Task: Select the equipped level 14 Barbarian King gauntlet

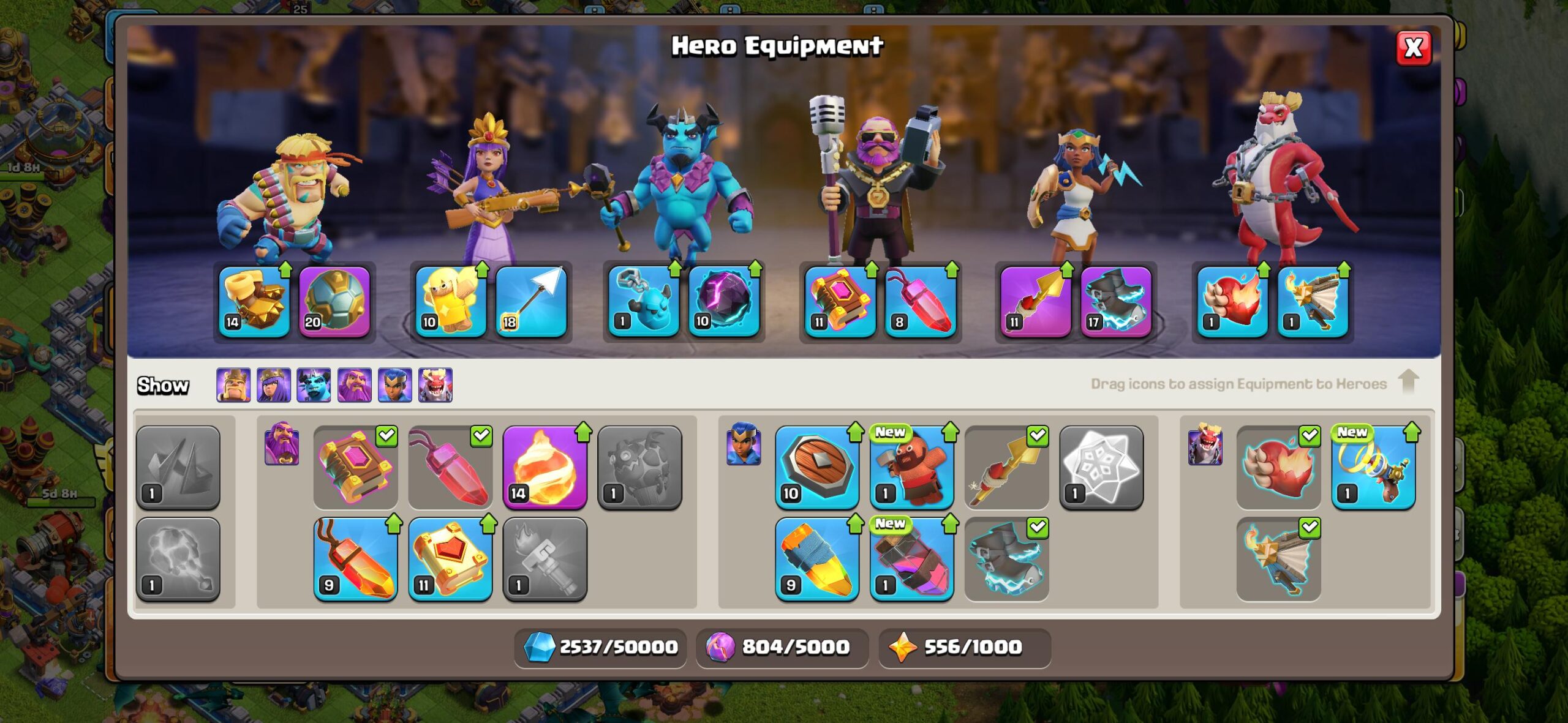Action: tap(254, 301)
